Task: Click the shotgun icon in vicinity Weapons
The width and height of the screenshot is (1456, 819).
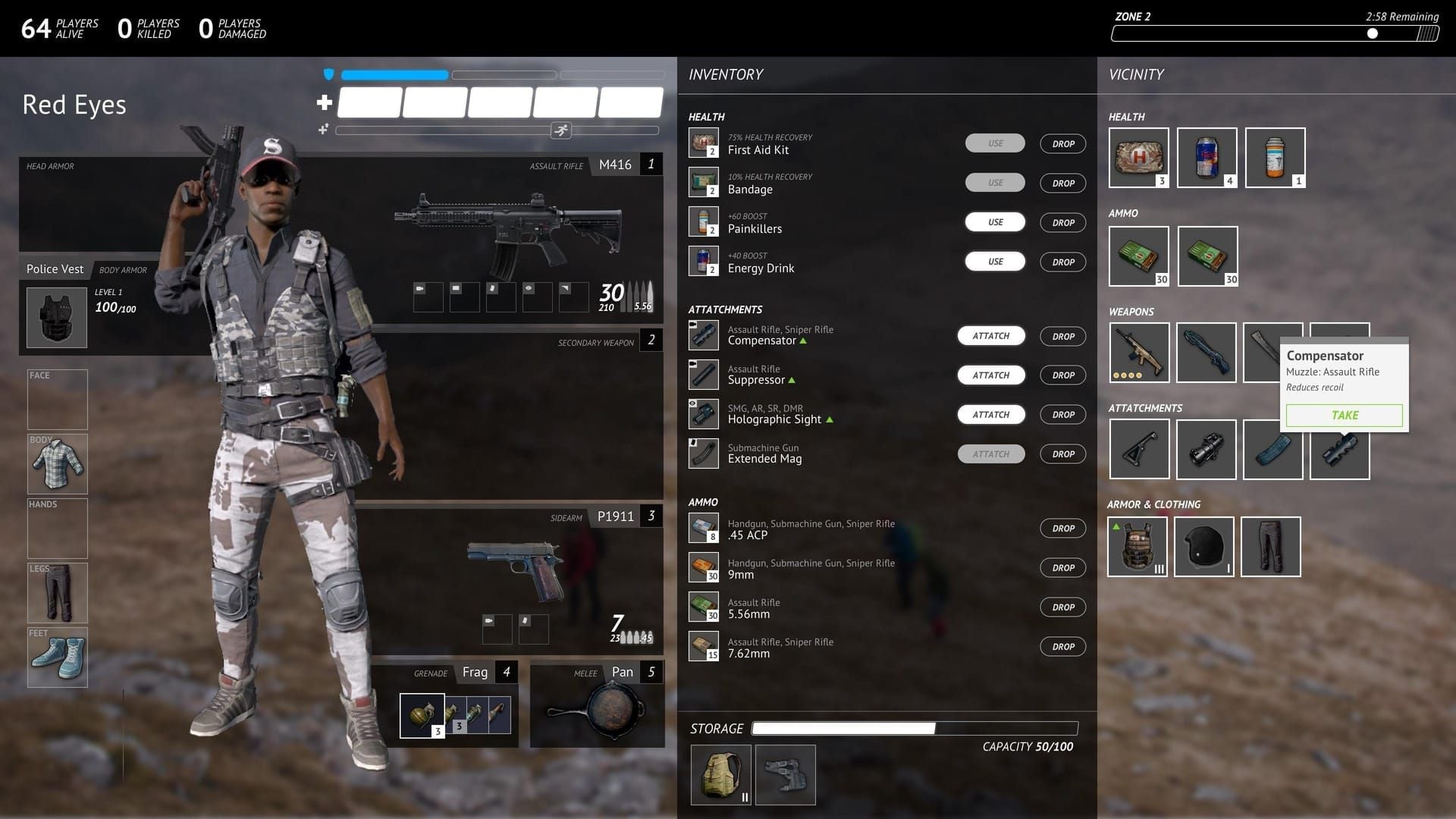Action: point(1206,352)
